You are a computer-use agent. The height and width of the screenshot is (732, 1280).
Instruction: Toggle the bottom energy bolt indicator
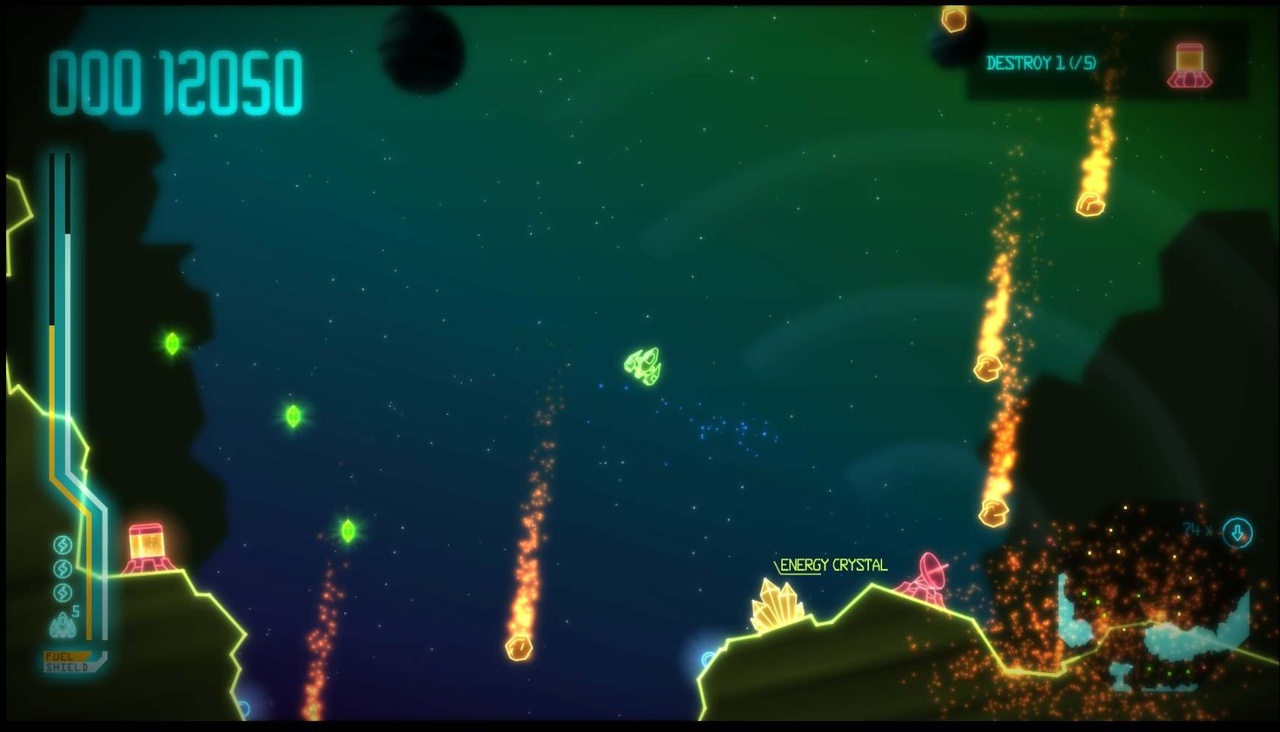click(62, 591)
